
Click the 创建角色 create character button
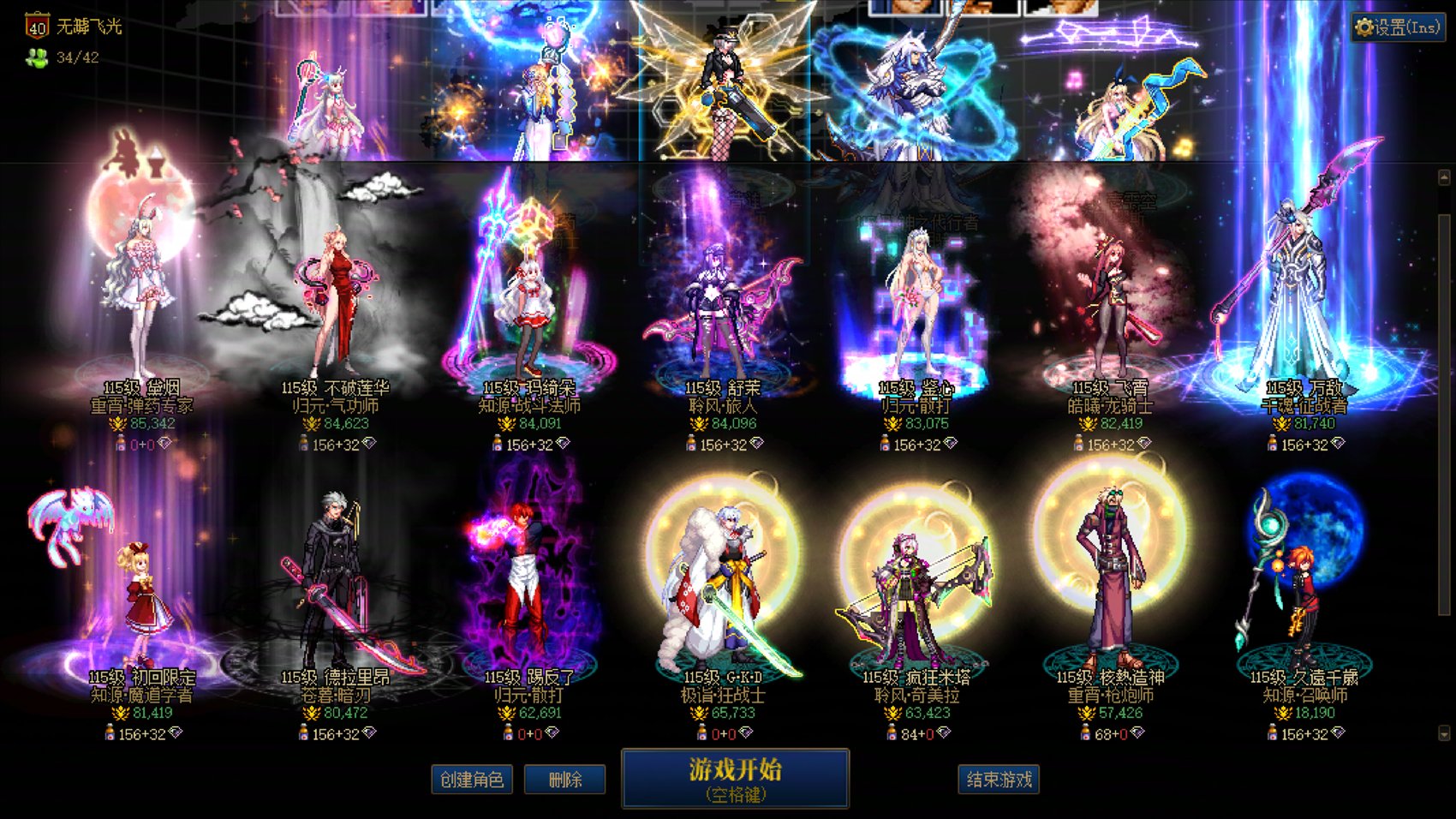[x=471, y=780]
